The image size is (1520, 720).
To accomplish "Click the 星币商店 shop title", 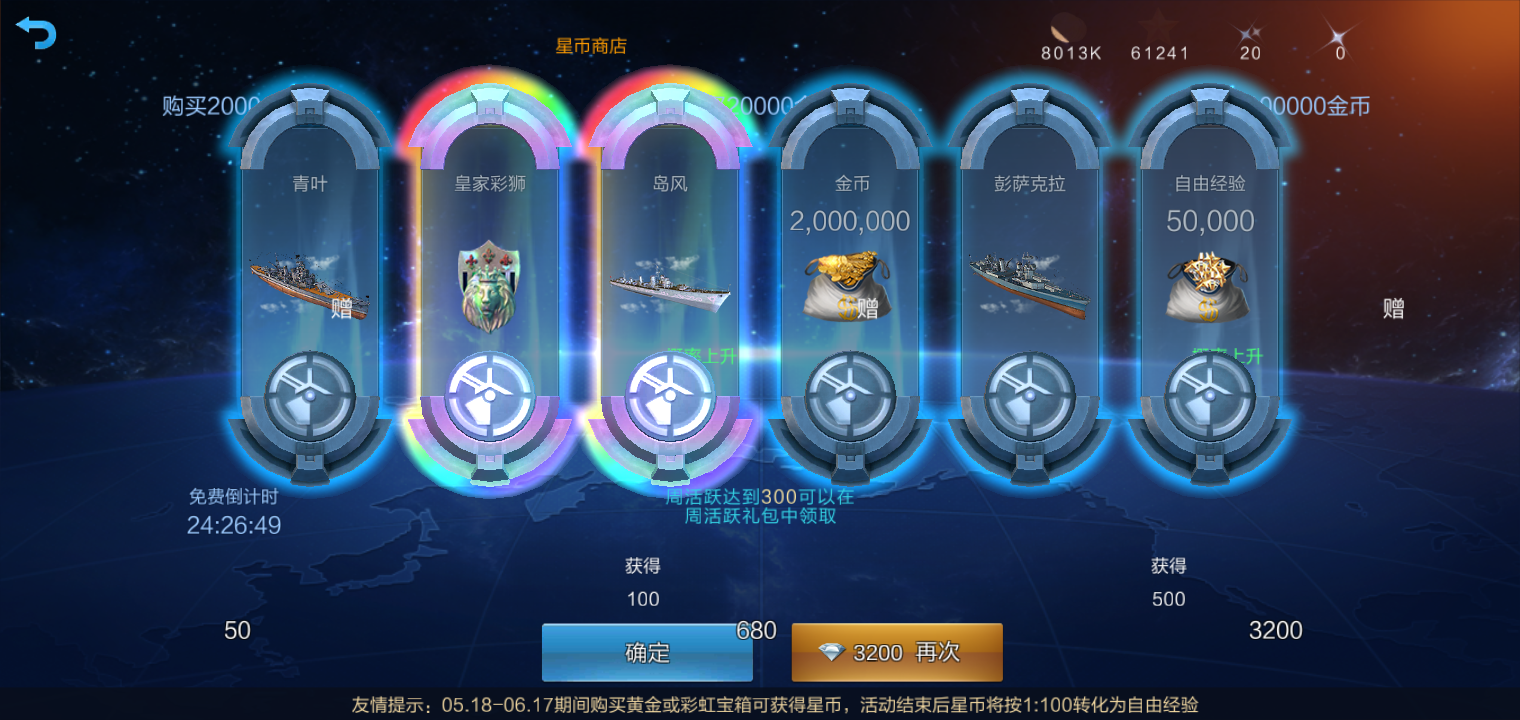I will click(x=591, y=44).
